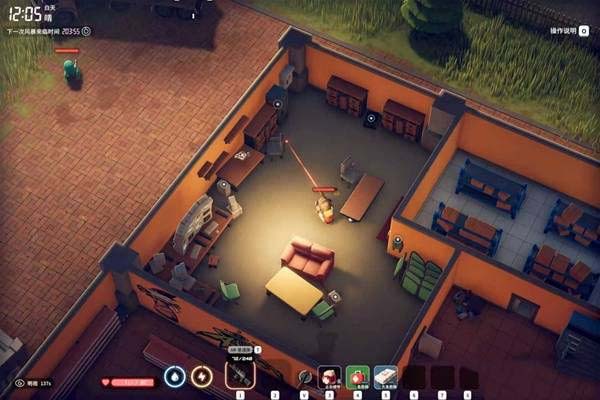The image size is (600, 400).
Task: Select the white box item hotbar slot
Action: (385, 377)
